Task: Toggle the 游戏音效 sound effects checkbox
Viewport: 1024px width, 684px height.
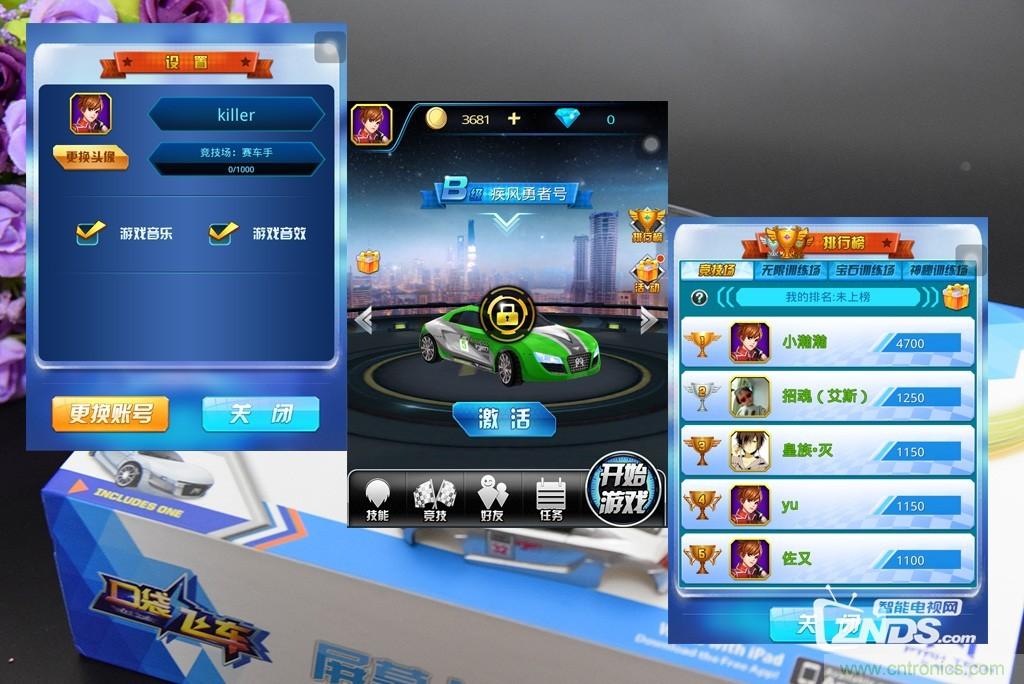Action: click(x=223, y=233)
